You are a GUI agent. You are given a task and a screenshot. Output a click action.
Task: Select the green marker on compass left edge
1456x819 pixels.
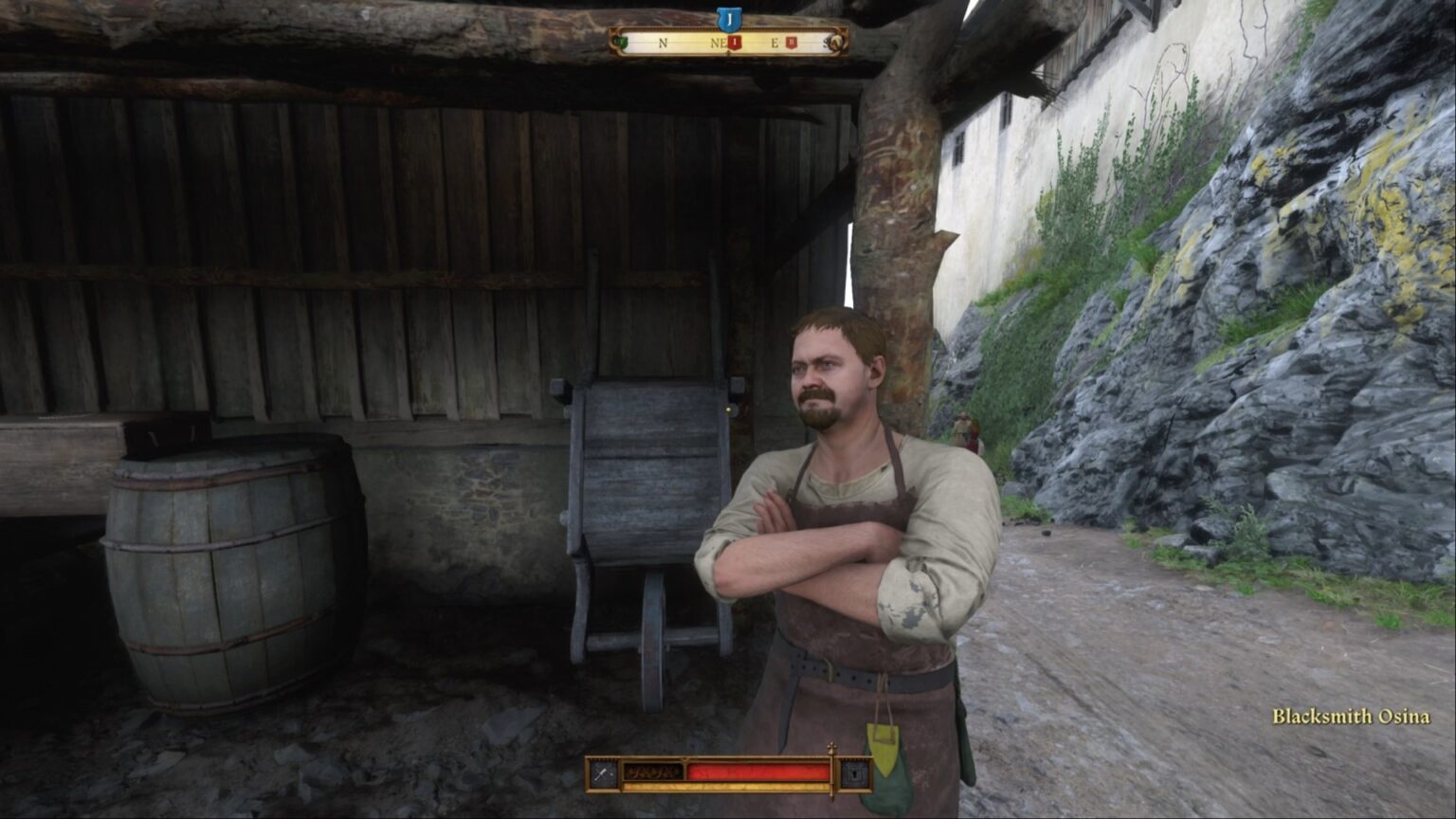tap(619, 42)
